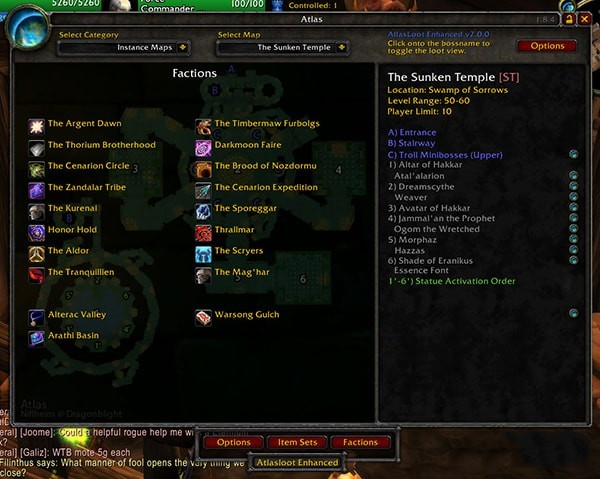Image resolution: width=600 pixels, height=479 pixels.
Task: Open the Warsong Gulch rewards entry
Action: 246,315
